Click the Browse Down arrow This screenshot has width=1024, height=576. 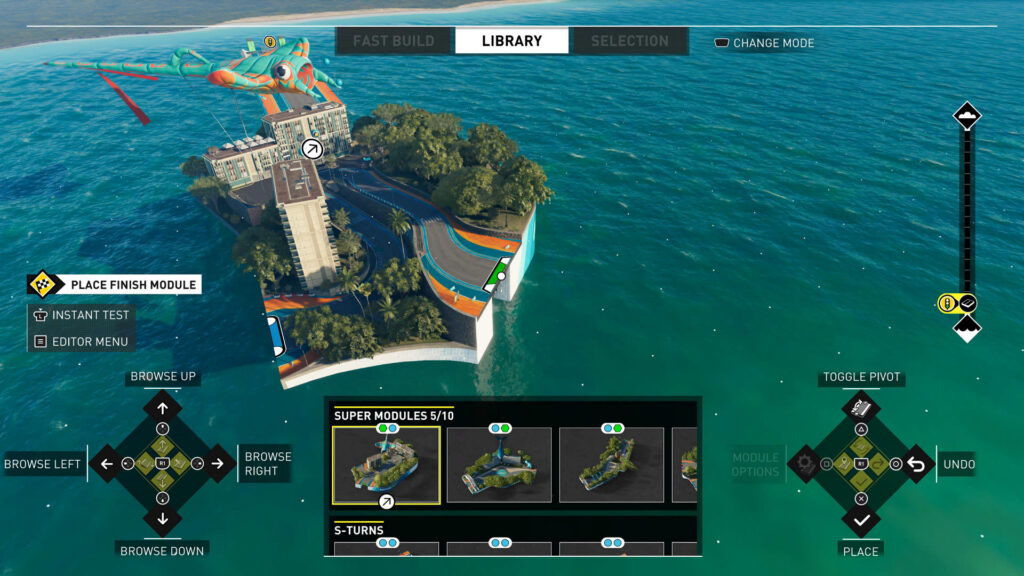click(x=162, y=519)
